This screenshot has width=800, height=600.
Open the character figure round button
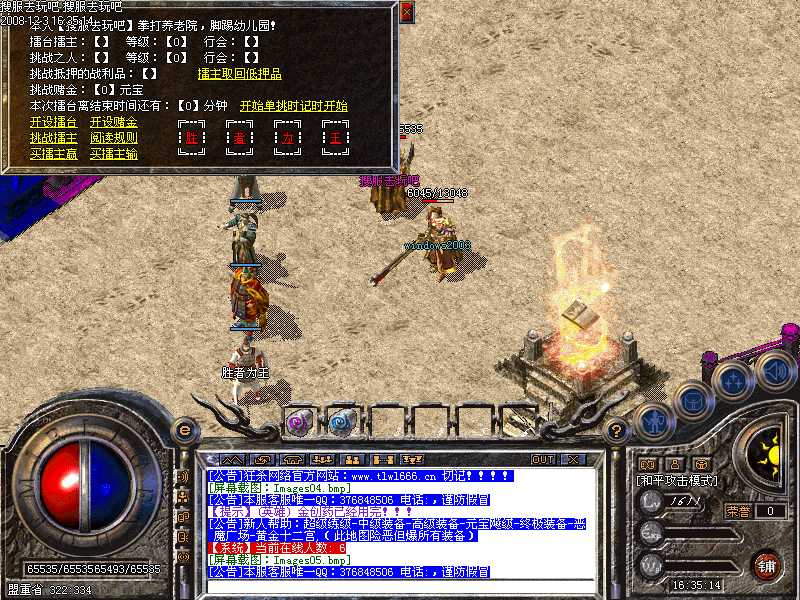pyautogui.click(x=653, y=420)
